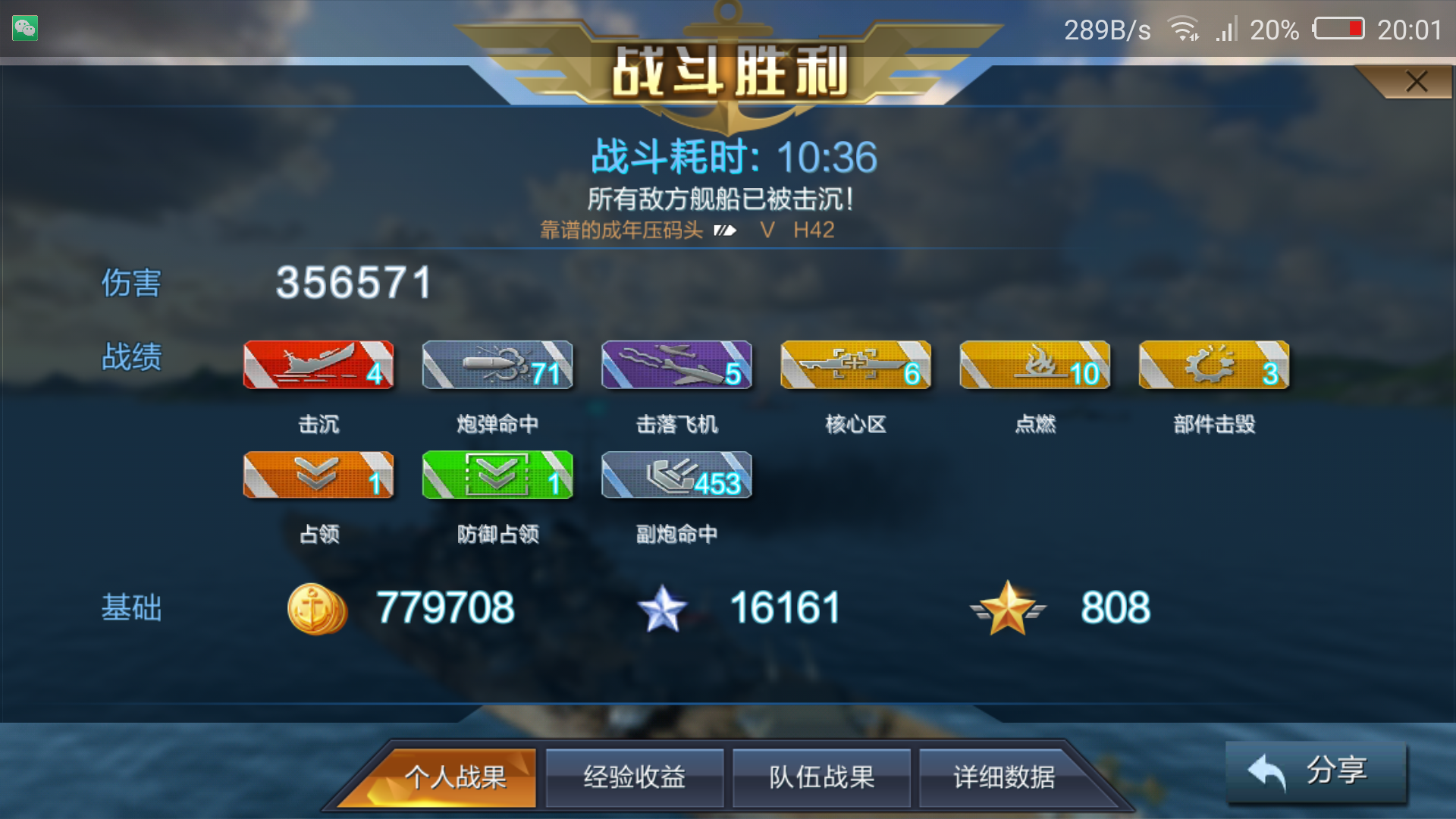Select the 击沉 (sink) badge icon
This screenshot has width=1456, height=819.
point(318,365)
